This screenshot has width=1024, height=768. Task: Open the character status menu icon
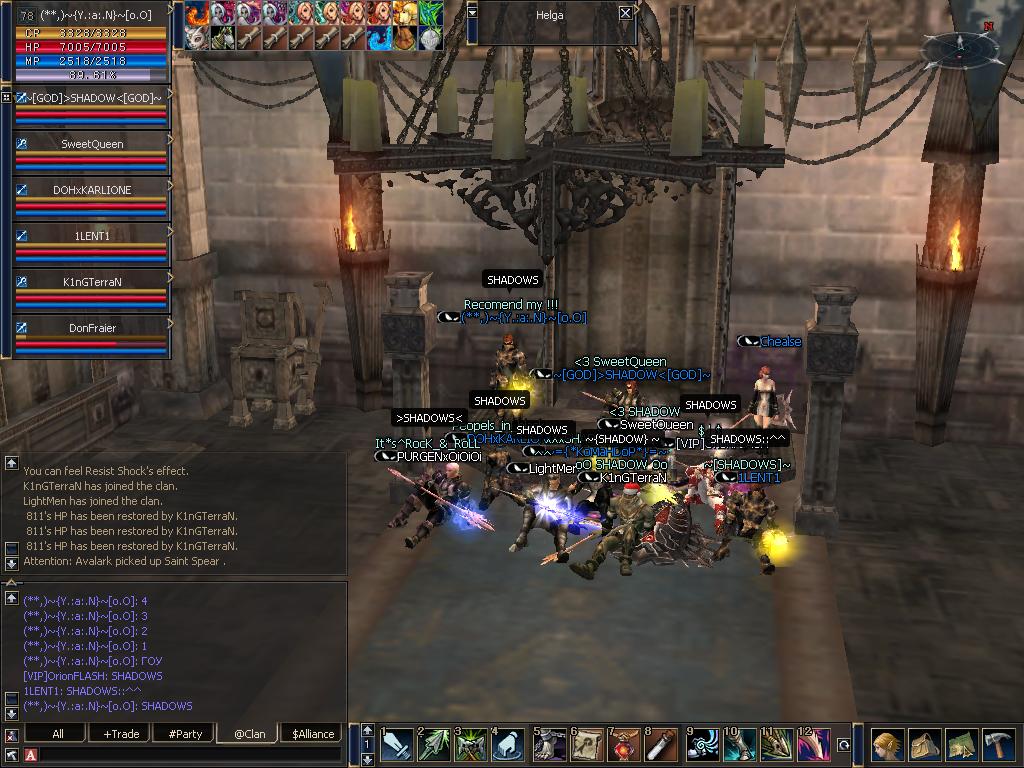click(x=886, y=745)
